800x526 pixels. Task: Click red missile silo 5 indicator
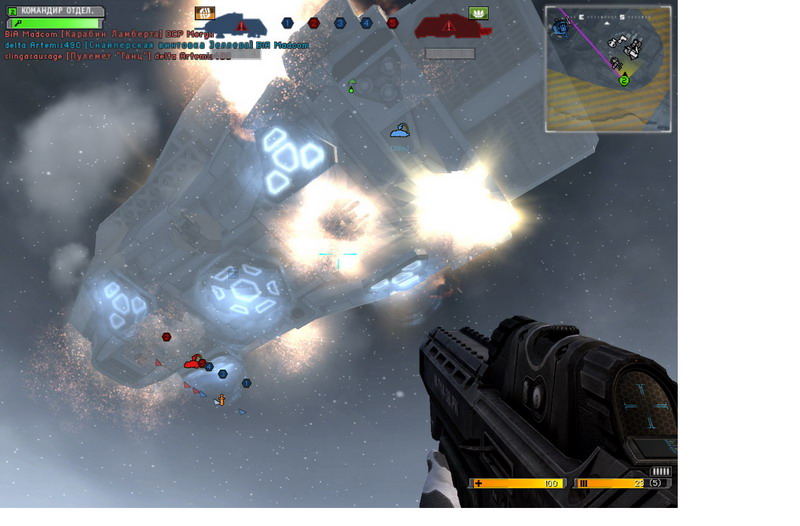[392, 23]
